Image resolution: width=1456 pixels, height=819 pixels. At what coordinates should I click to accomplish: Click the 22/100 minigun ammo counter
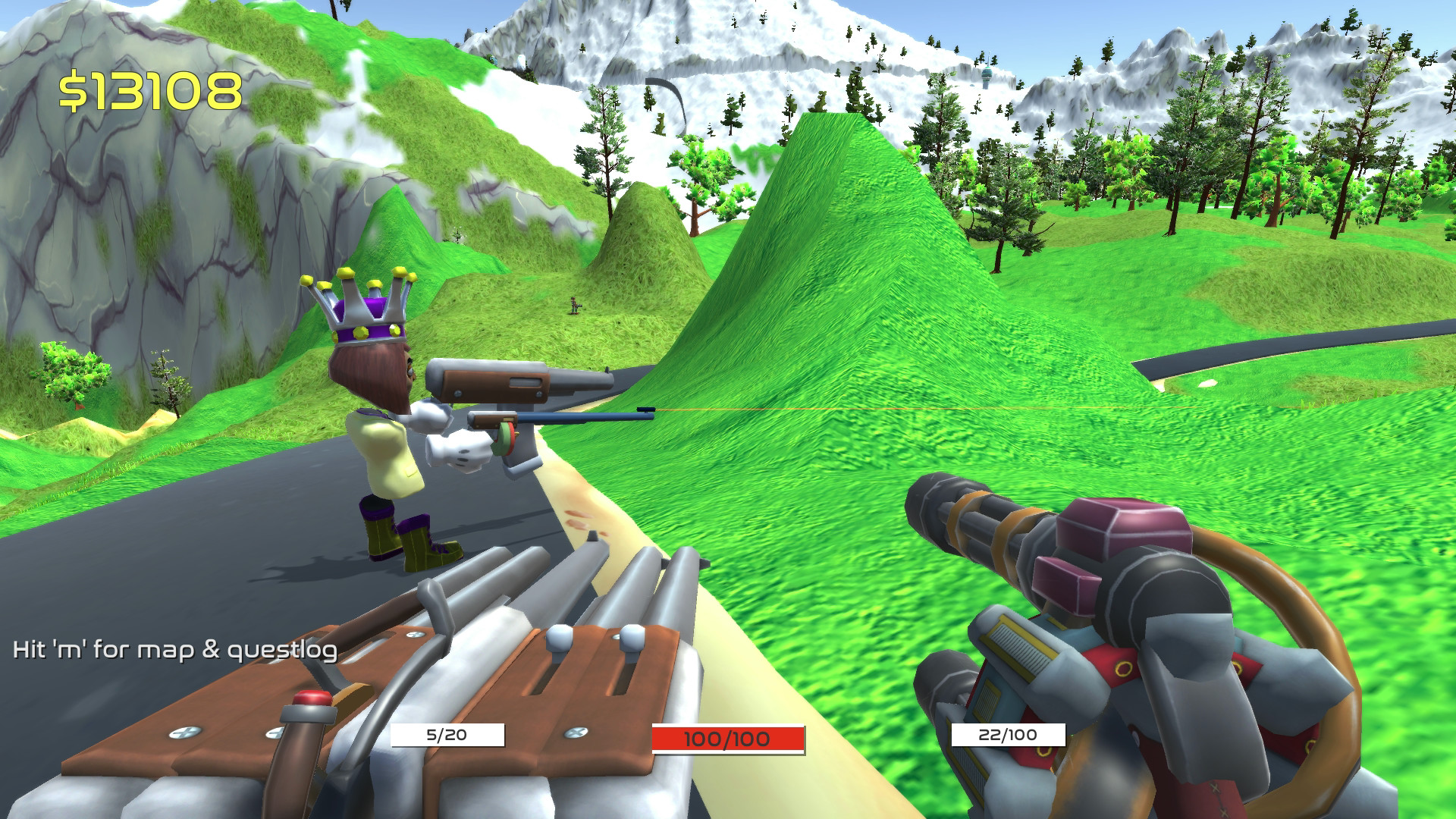pos(1012,733)
